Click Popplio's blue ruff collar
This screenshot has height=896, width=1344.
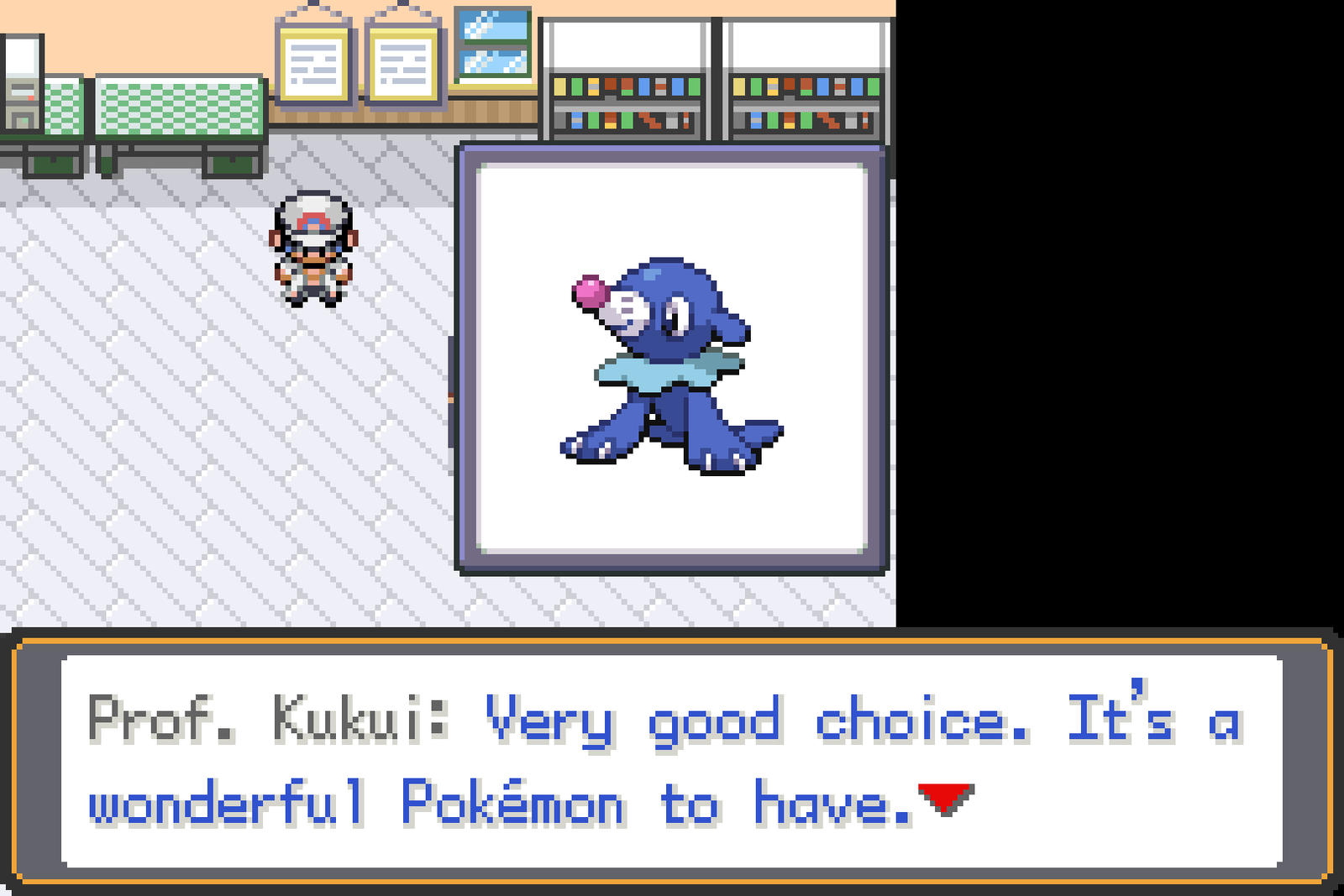(x=664, y=369)
